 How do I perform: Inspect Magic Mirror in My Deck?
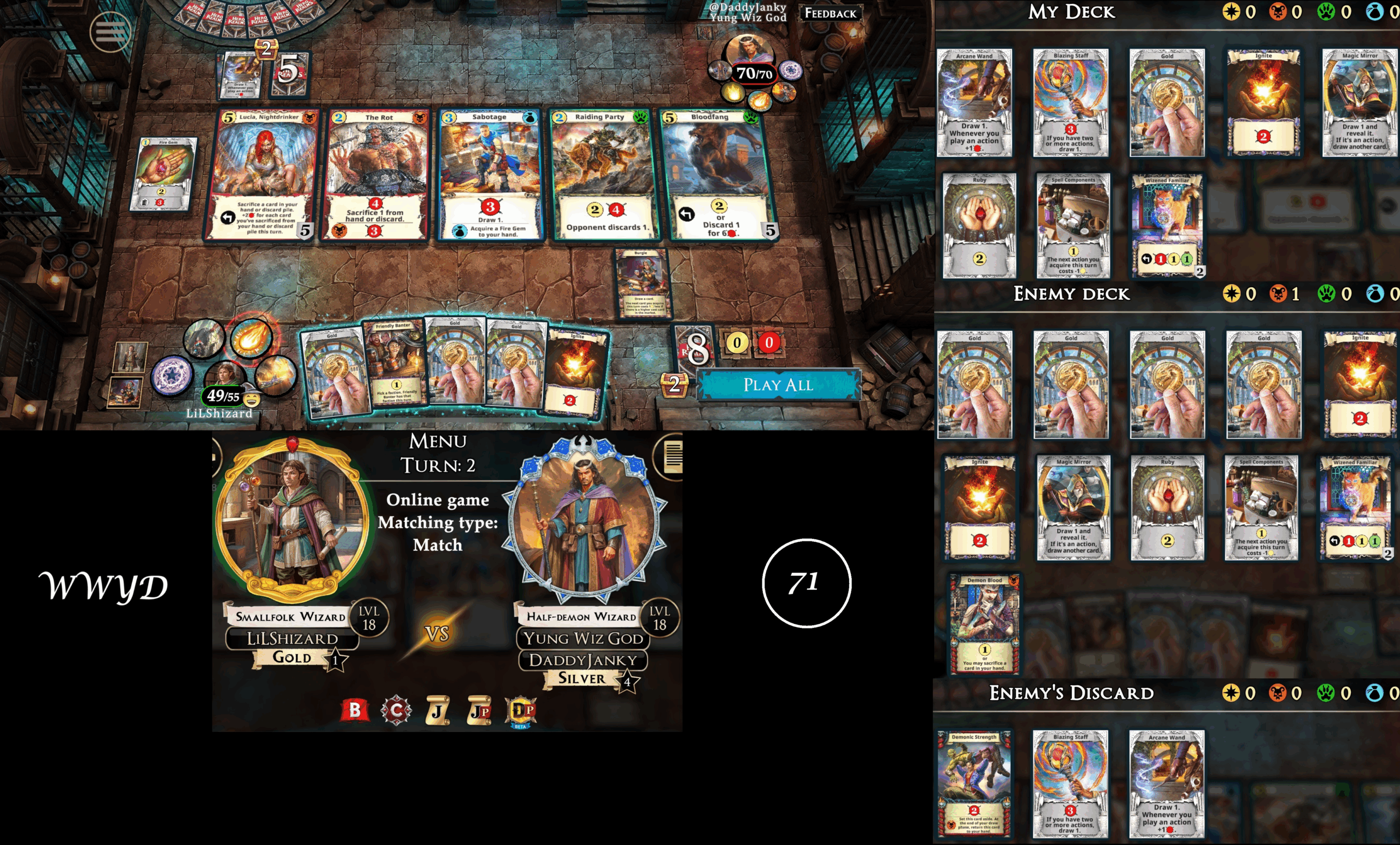click(1359, 102)
